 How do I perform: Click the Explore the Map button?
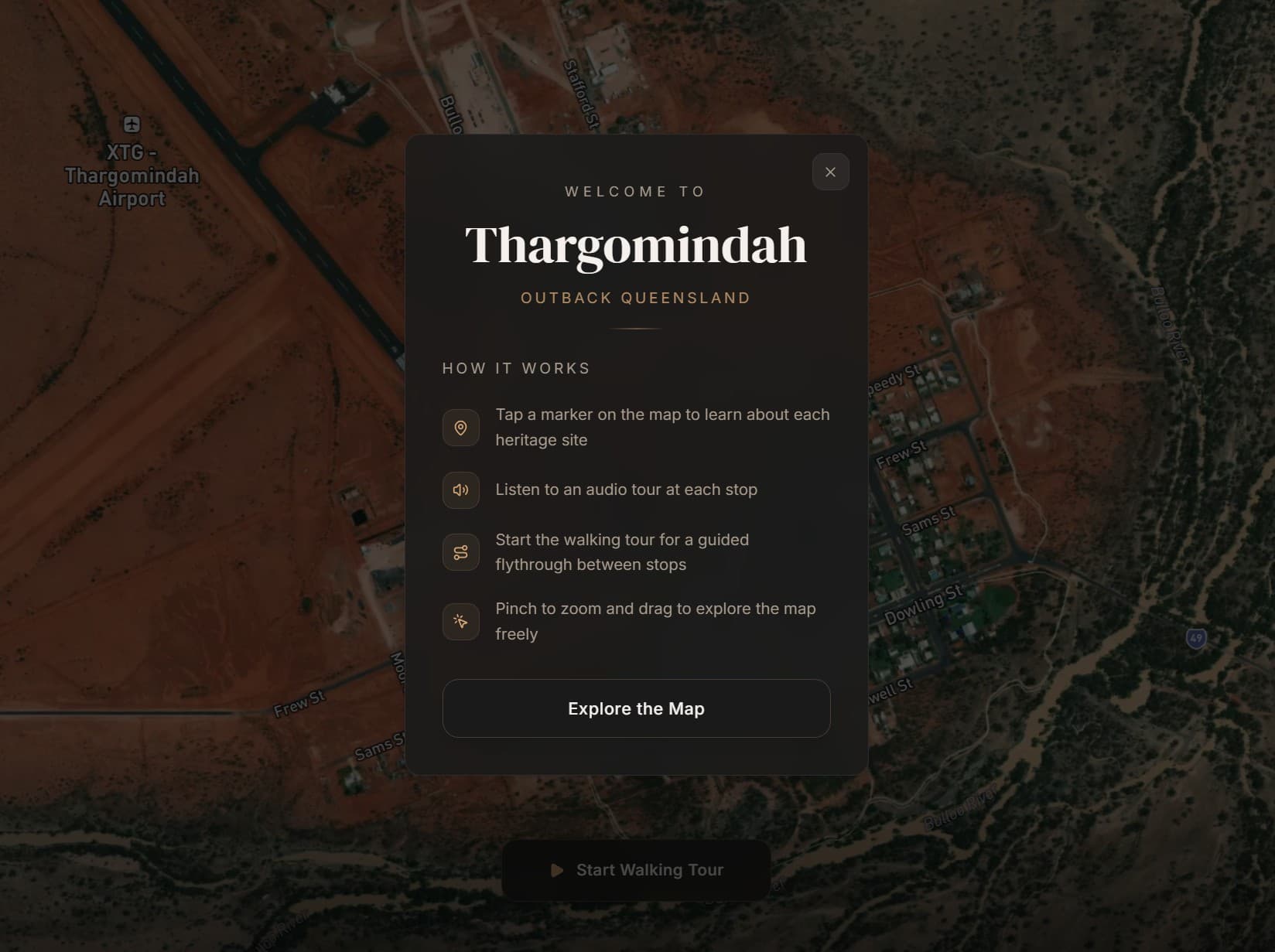(x=636, y=708)
